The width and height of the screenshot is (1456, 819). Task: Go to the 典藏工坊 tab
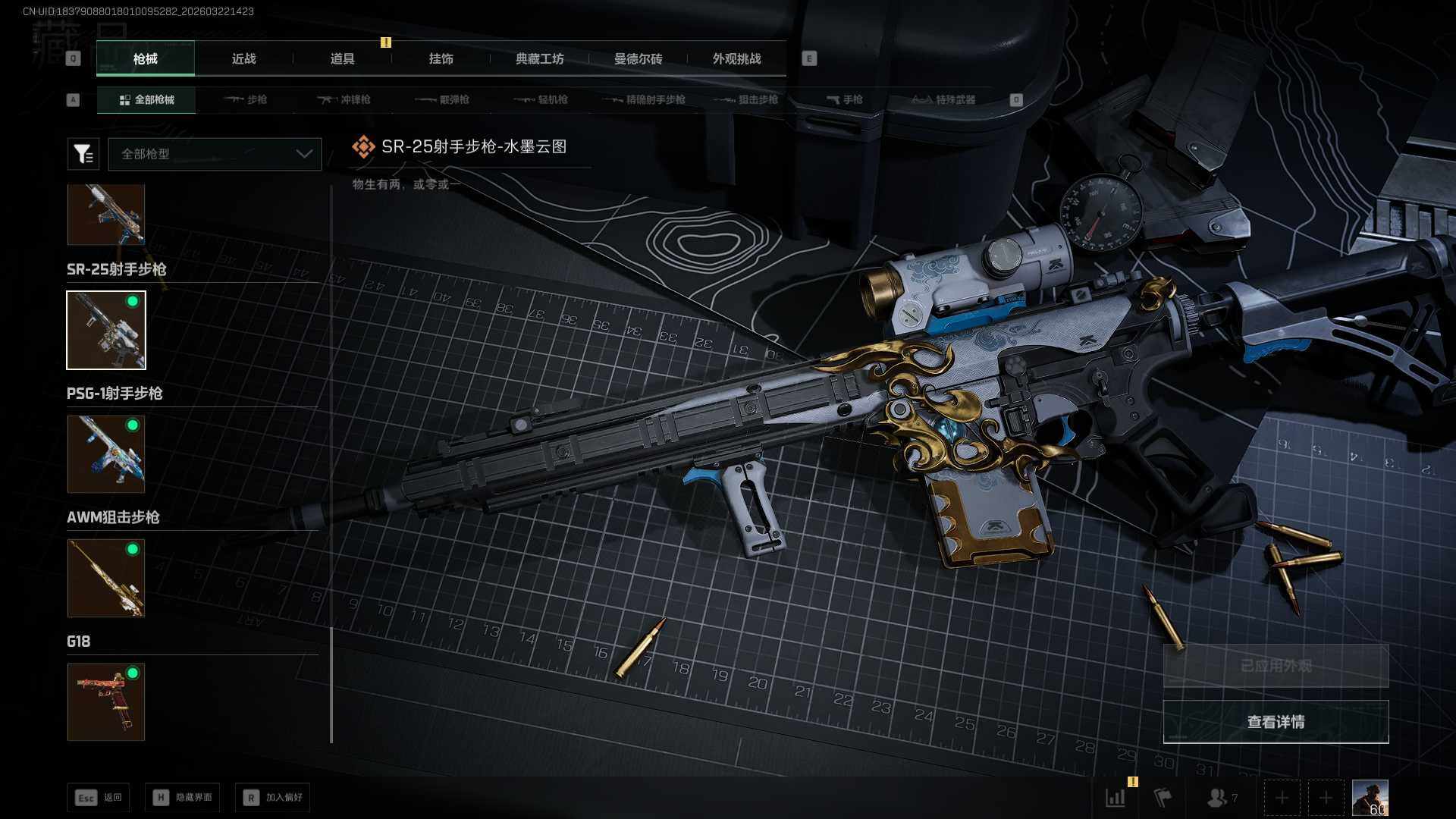tap(539, 59)
